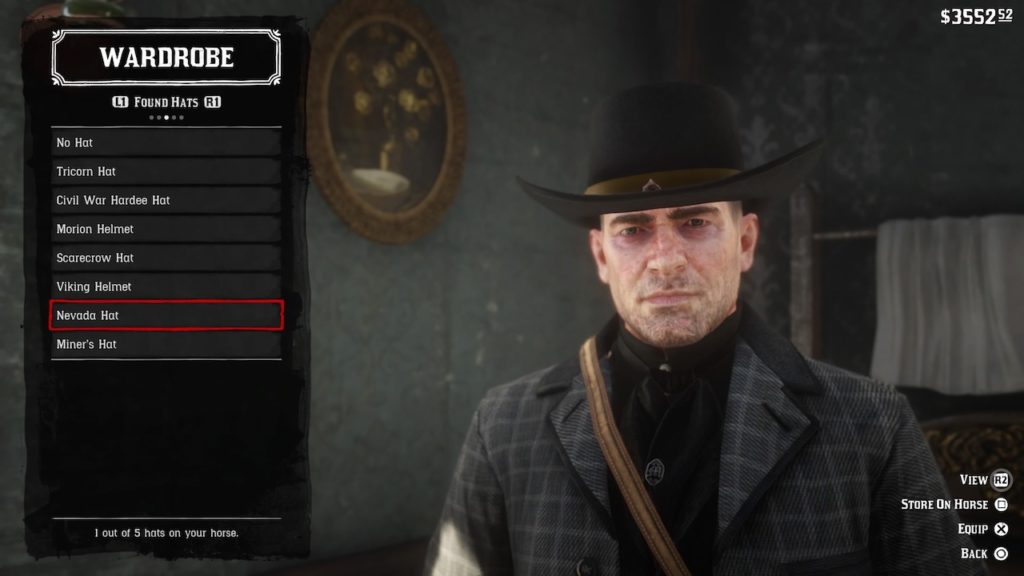1024x576 pixels.
Task: Choose the Scarecrow Hat
Action: (166, 258)
